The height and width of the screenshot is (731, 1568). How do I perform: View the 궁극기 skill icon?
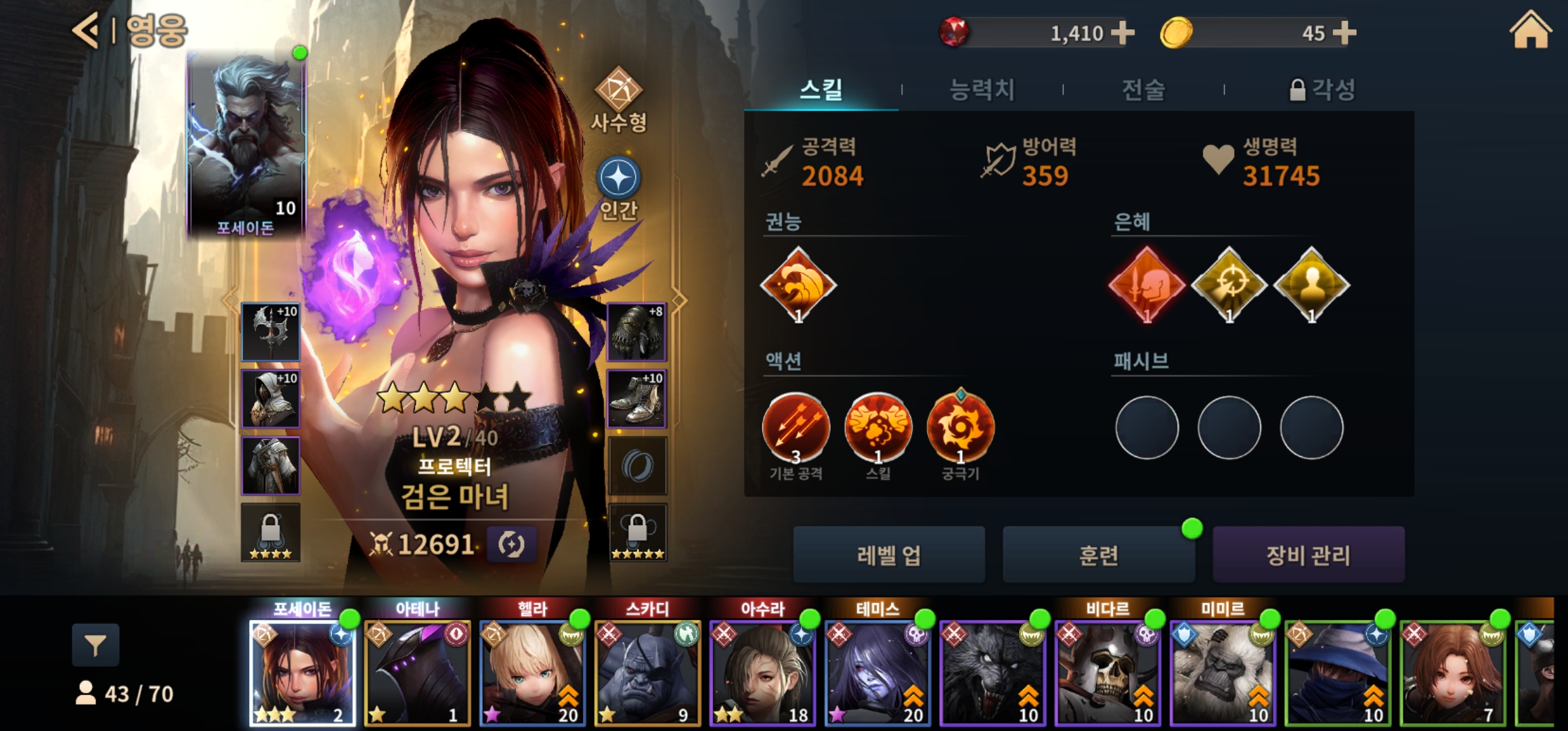[x=960, y=428]
